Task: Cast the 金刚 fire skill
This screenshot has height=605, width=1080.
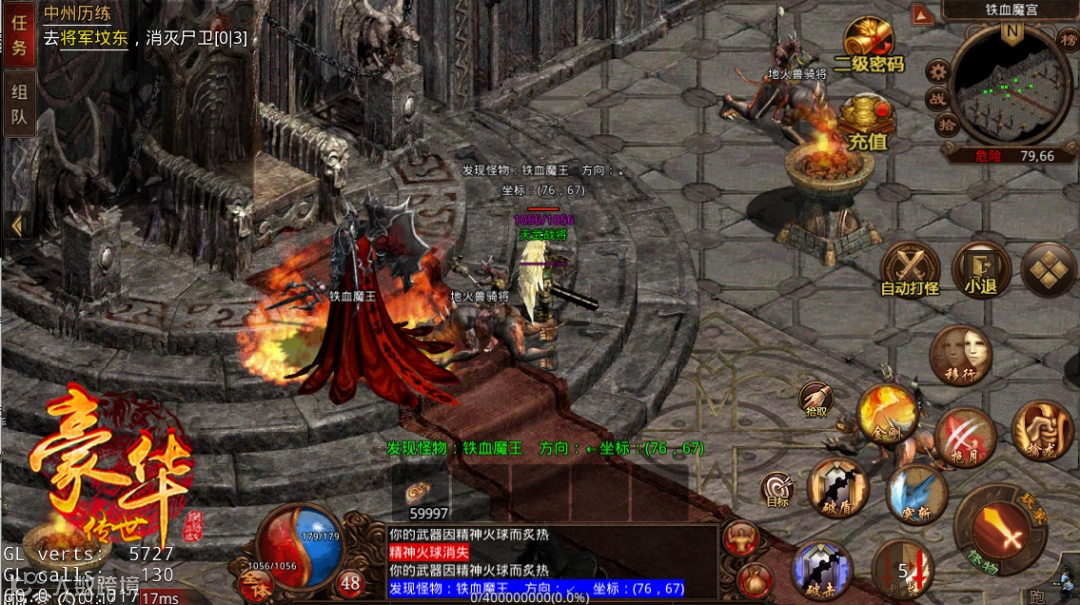Action: pos(887,413)
